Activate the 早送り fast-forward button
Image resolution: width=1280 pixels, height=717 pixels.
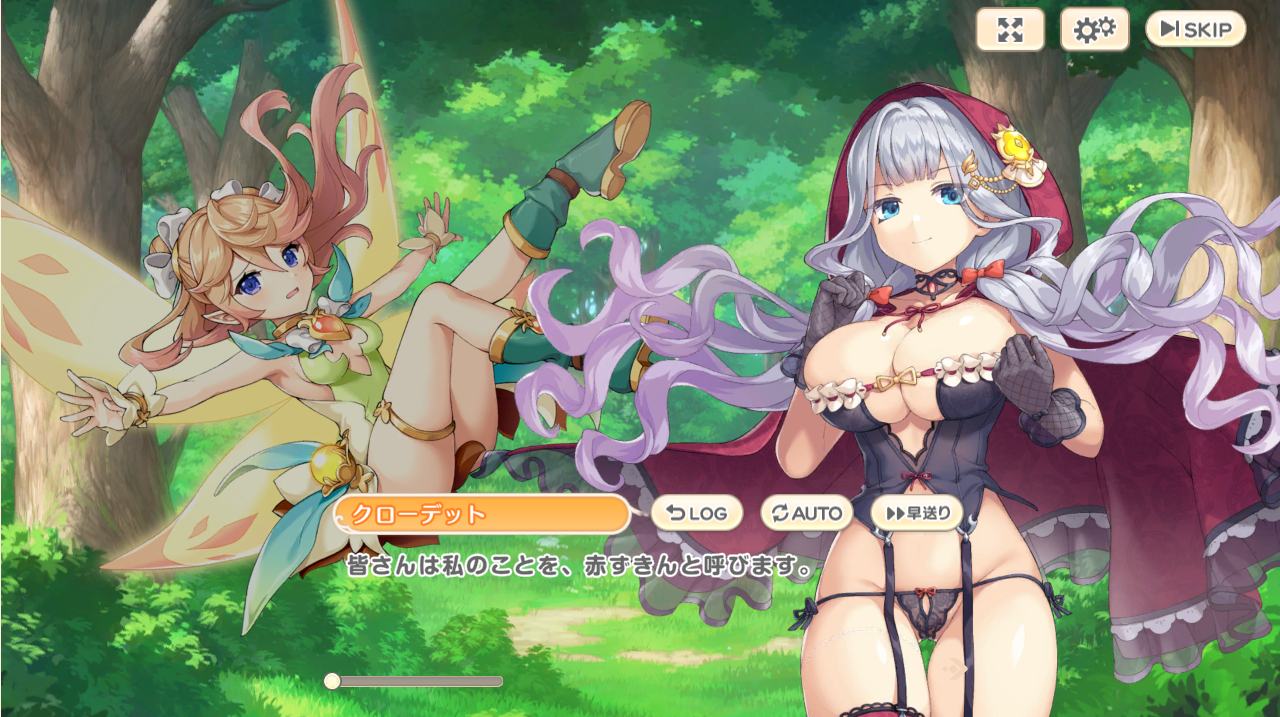(x=916, y=513)
